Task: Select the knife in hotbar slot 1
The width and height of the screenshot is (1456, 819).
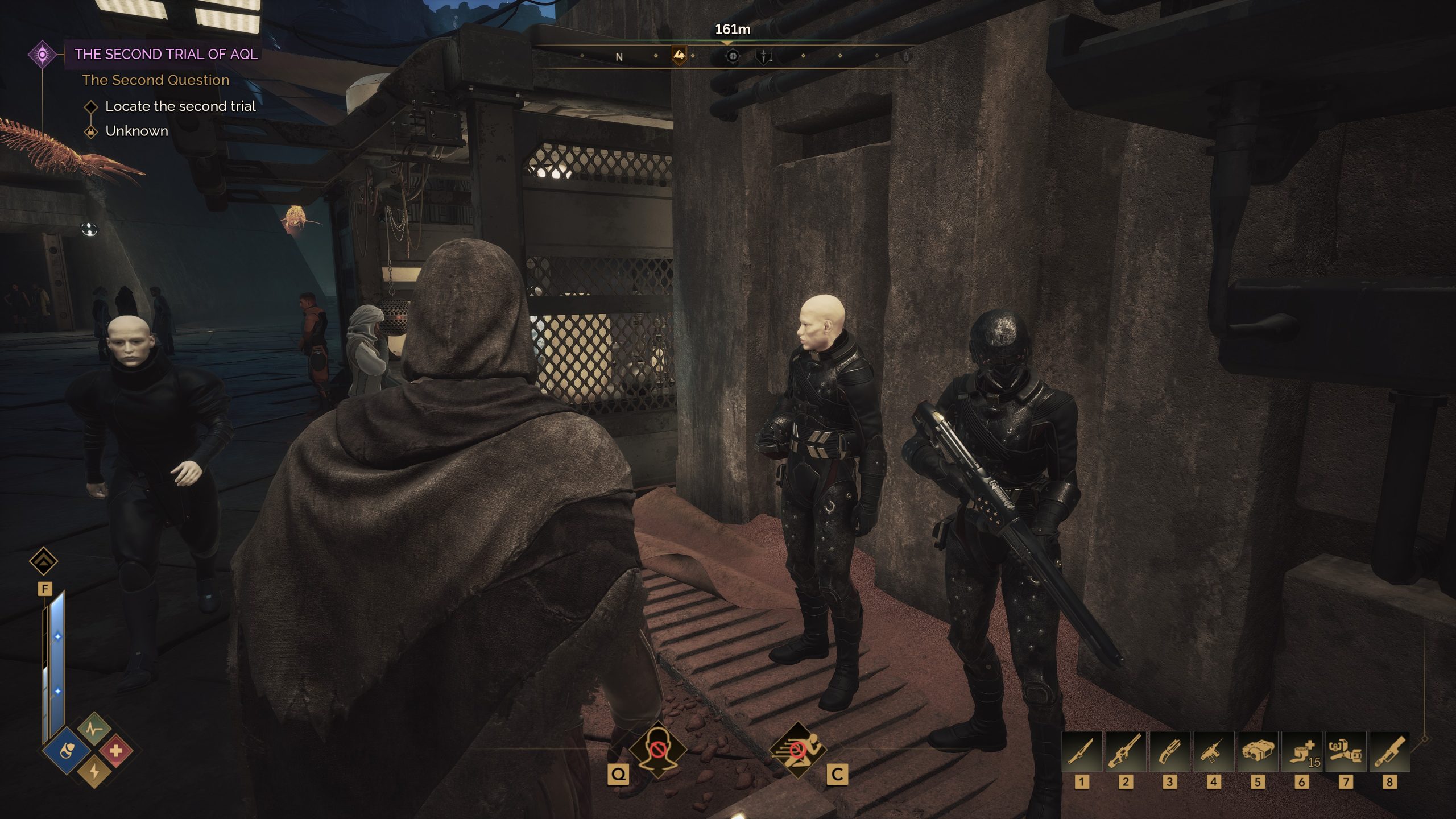Action: pyautogui.click(x=1082, y=751)
